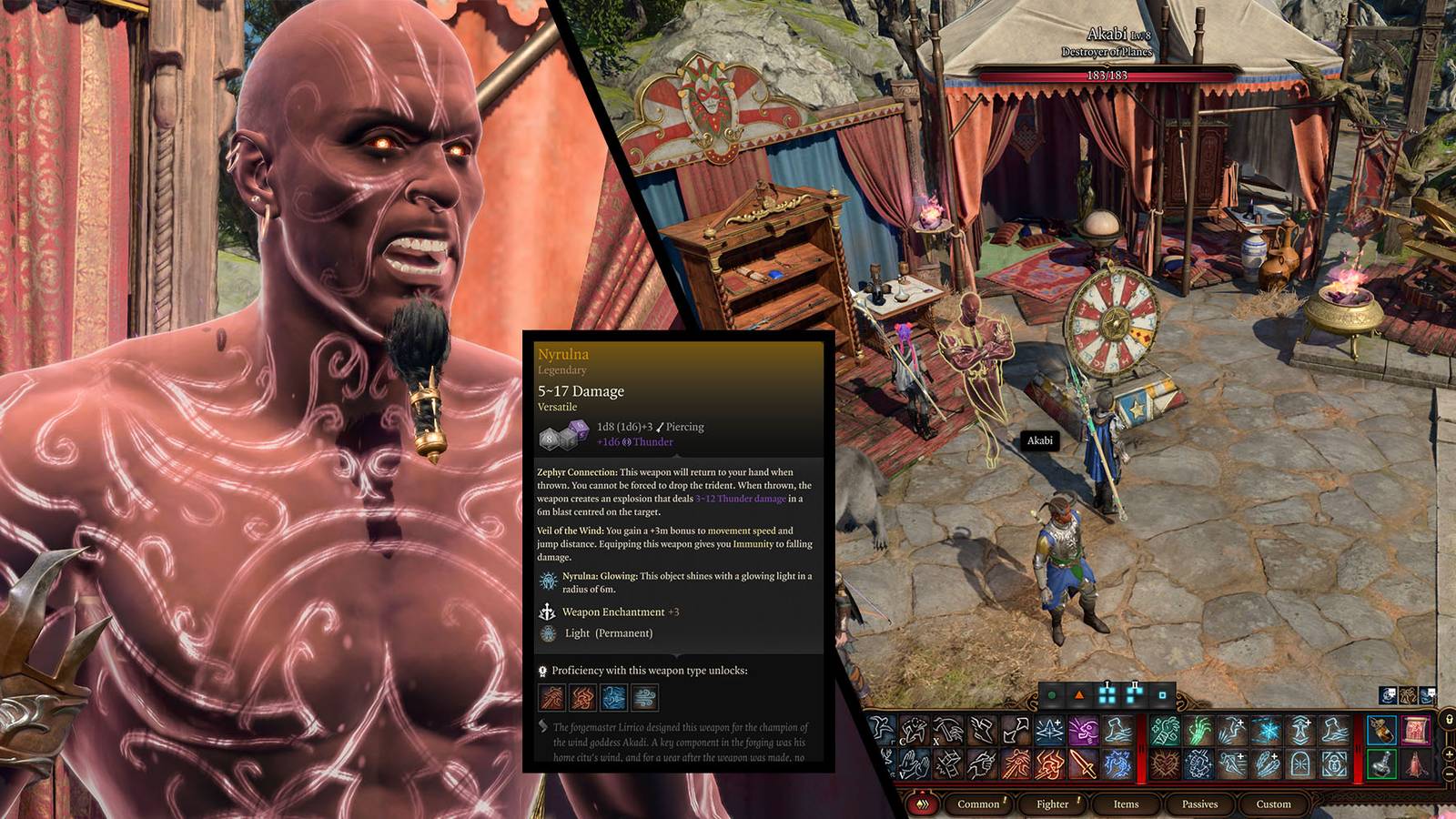Add a hotbar row with plus button

point(1449,754)
